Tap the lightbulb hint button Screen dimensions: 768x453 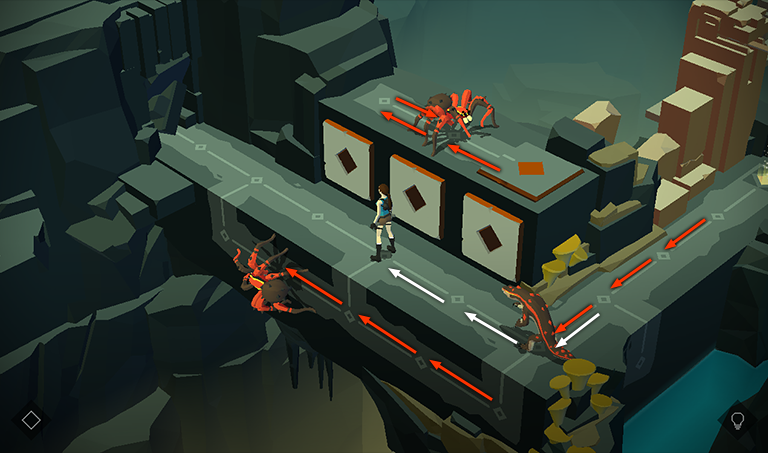point(738,419)
